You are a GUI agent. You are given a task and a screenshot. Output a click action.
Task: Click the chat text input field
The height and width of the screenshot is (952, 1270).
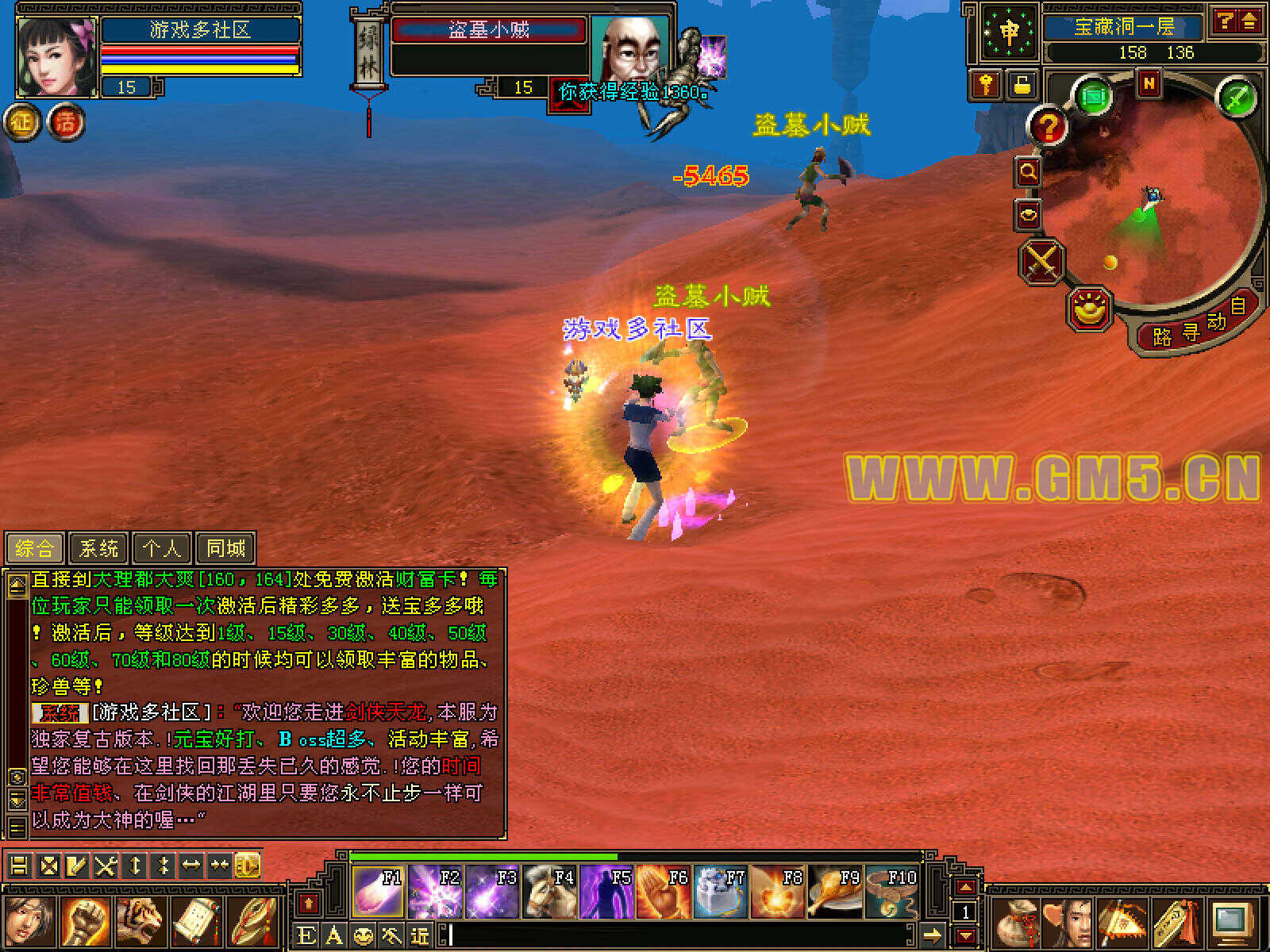(x=675, y=936)
